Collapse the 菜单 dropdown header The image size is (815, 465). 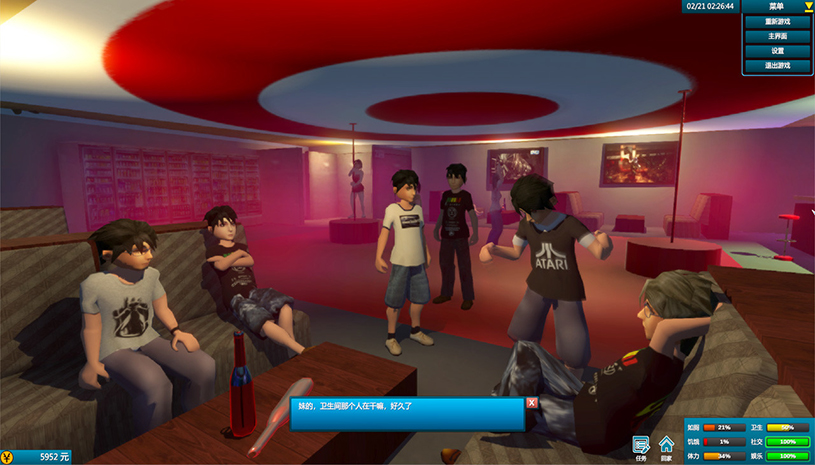[778, 6]
